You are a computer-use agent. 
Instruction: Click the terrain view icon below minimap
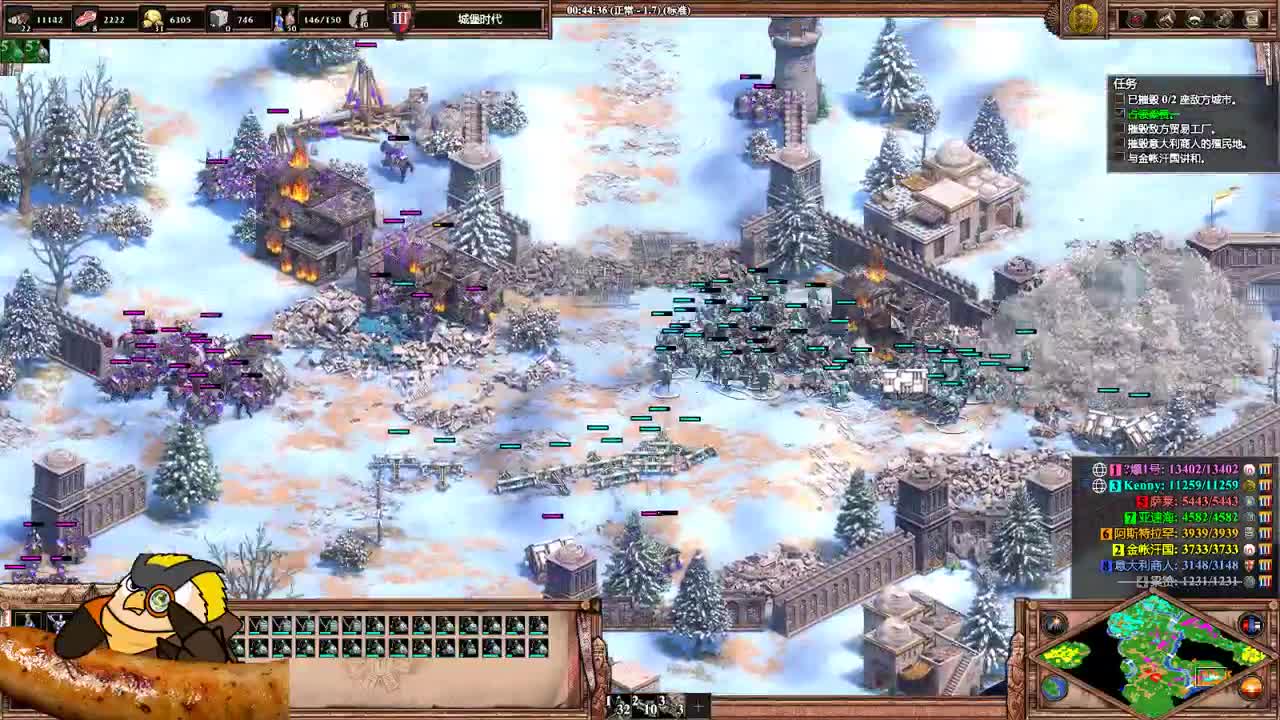click(x=1053, y=688)
